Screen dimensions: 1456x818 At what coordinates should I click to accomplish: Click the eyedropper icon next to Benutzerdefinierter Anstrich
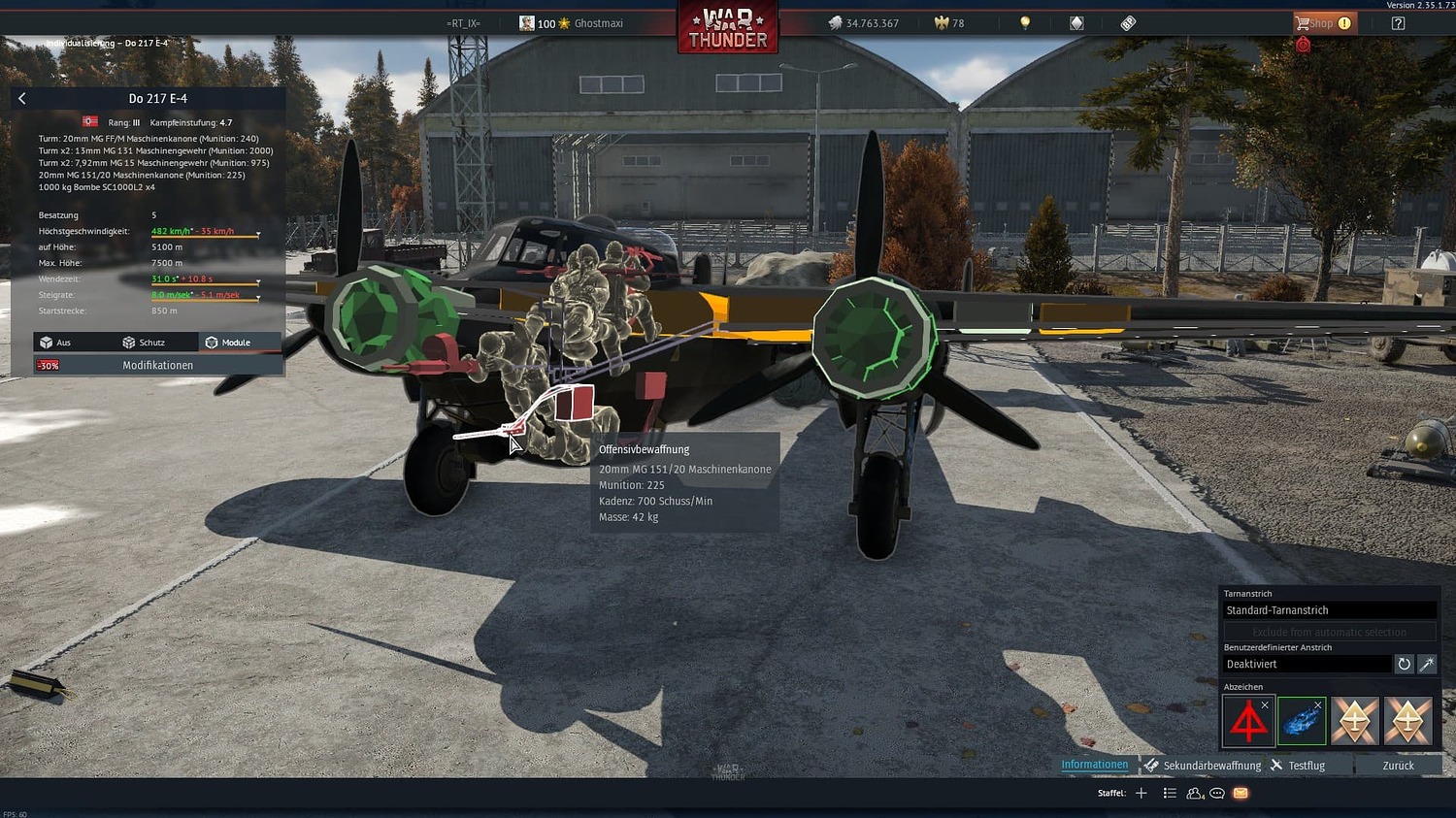[1427, 664]
